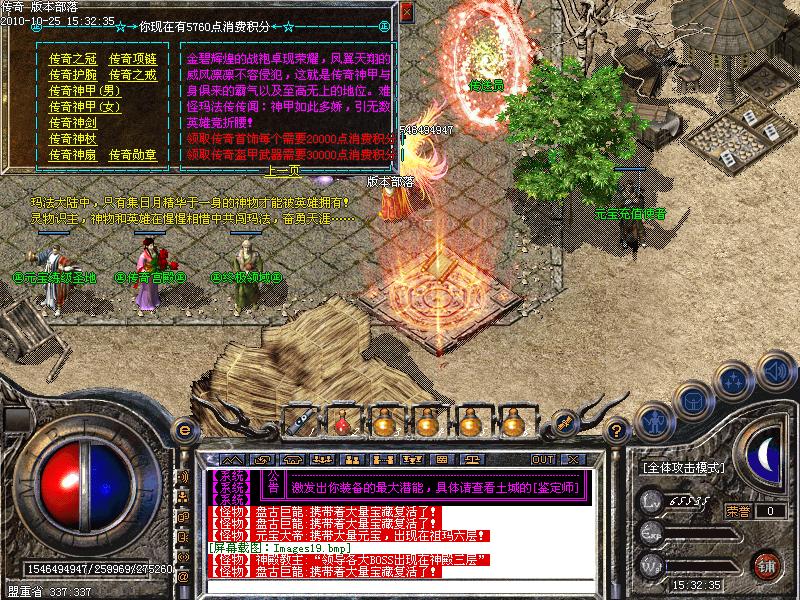This screenshot has width=800, height=600.
Task: Click the OUT button above the chat
Action: [x=543, y=459]
